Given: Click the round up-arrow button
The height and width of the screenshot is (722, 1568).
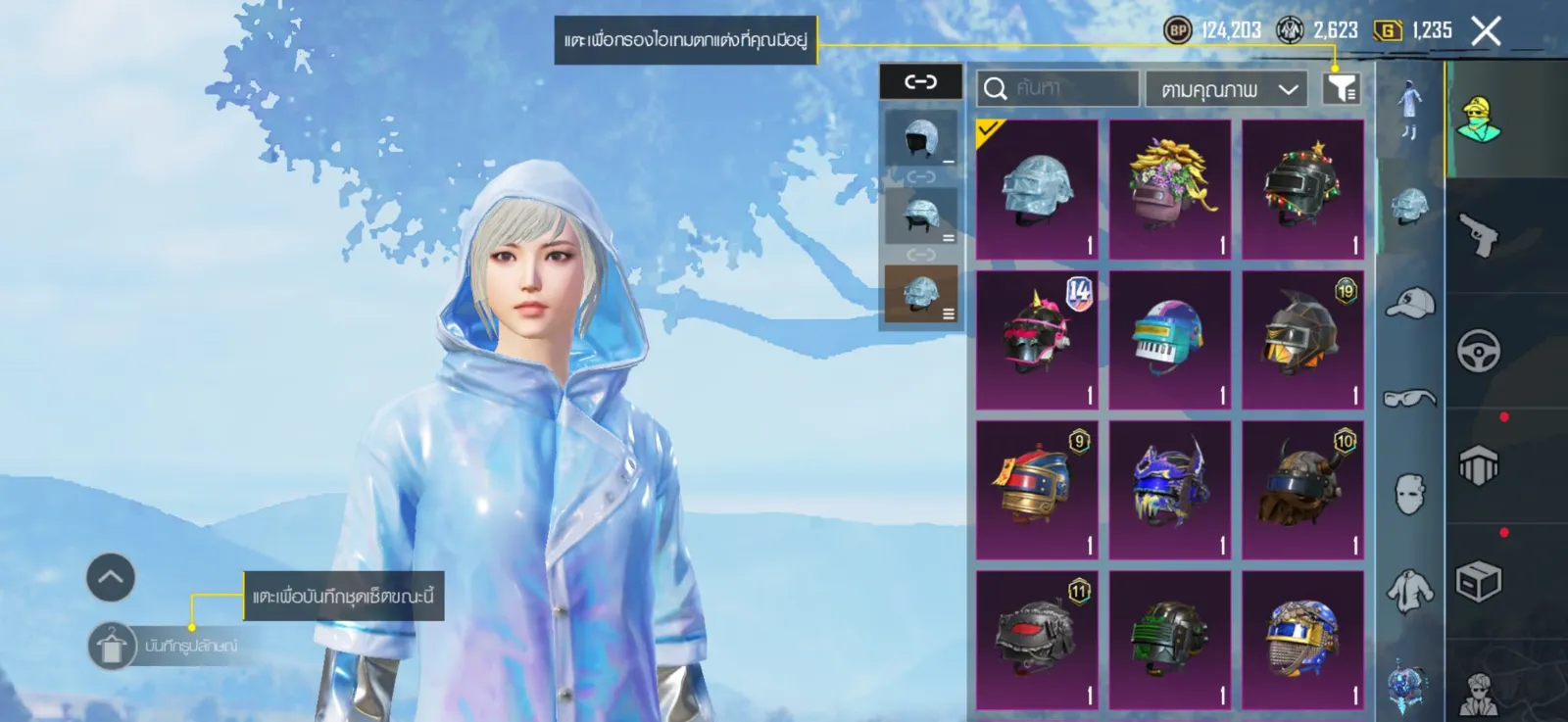Looking at the screenshot, I should tap(111, 577).
